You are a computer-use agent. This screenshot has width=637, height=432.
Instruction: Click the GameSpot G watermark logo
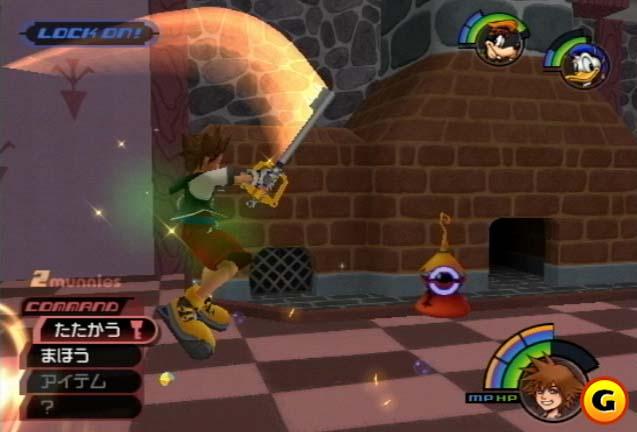605,398
